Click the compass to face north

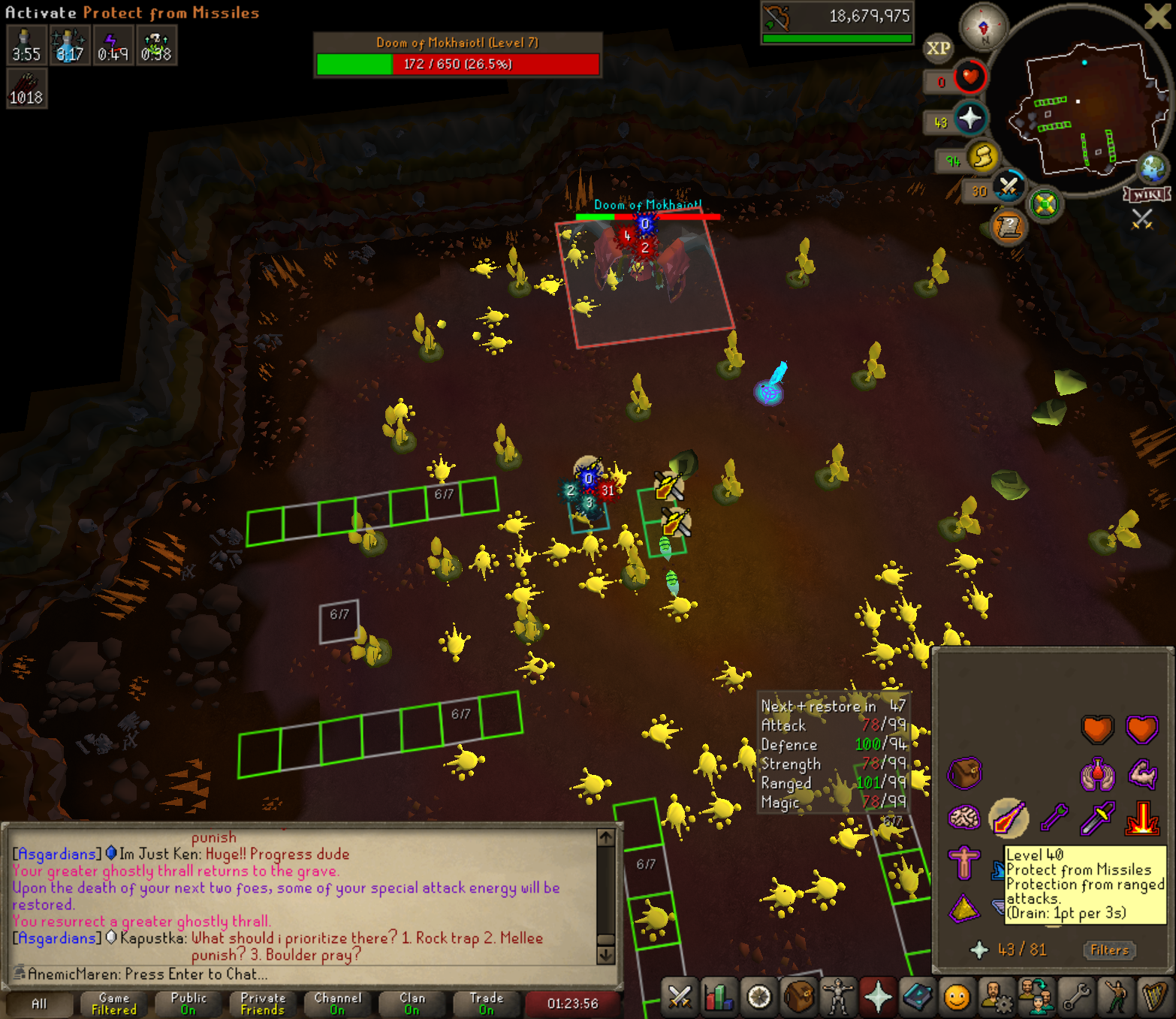(x=984, y=28)
